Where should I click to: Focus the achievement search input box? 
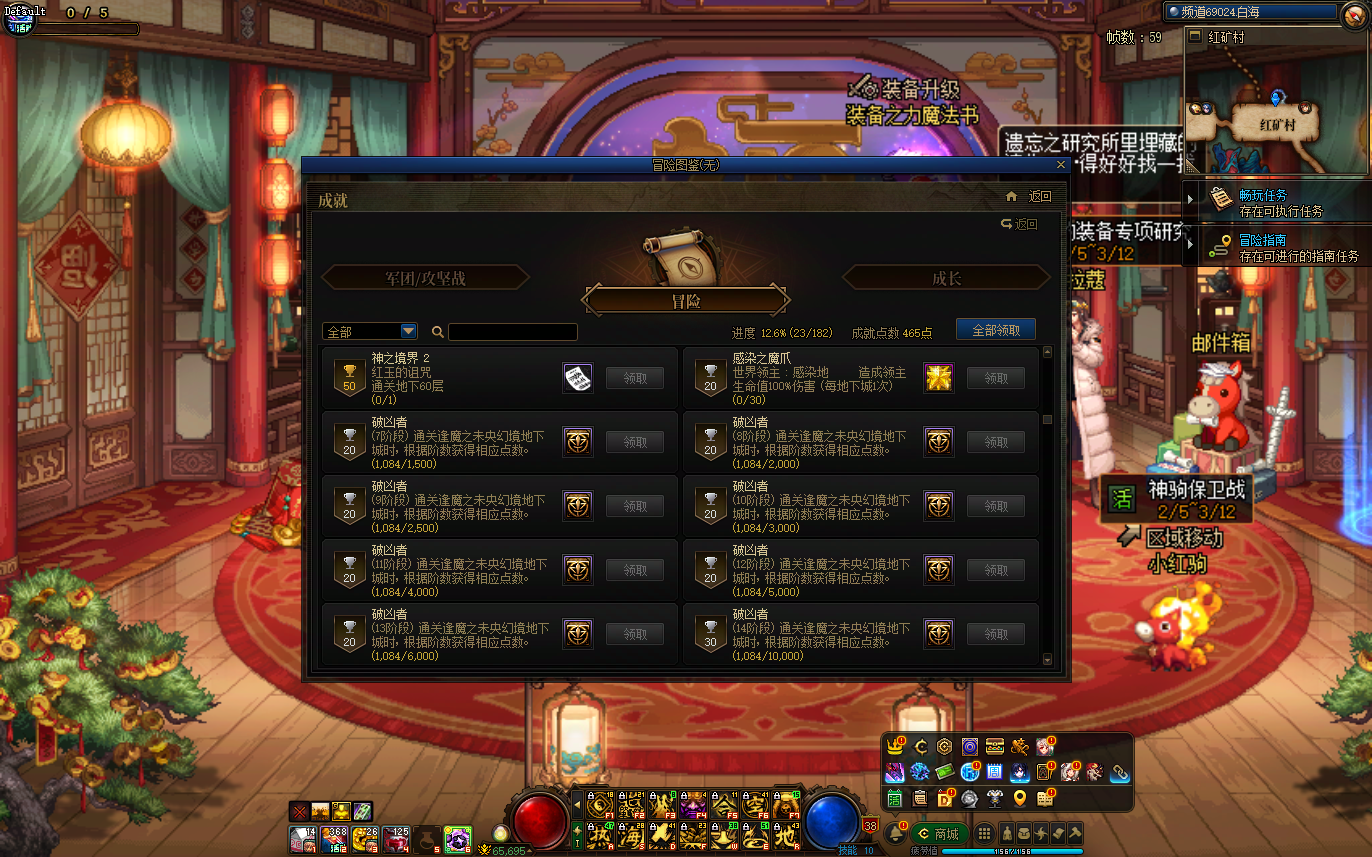[512, 332]
